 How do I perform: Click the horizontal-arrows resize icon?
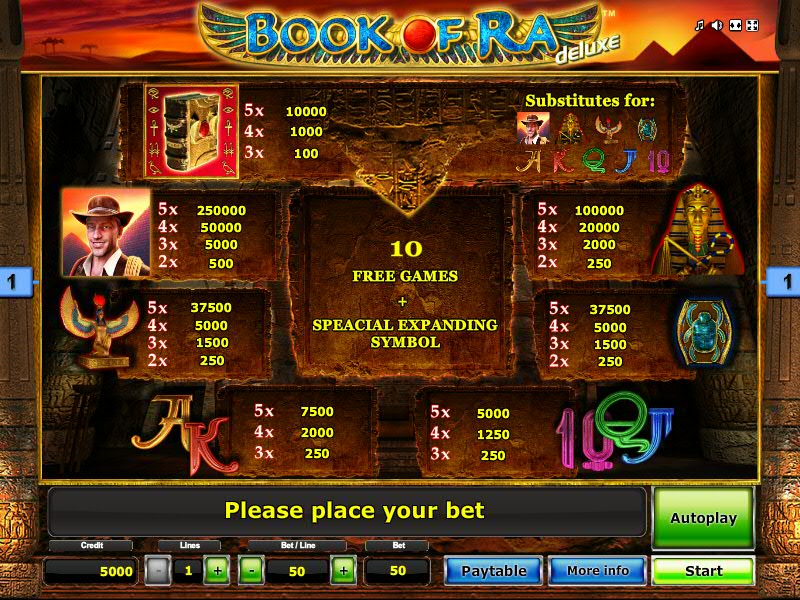(735, 25)
